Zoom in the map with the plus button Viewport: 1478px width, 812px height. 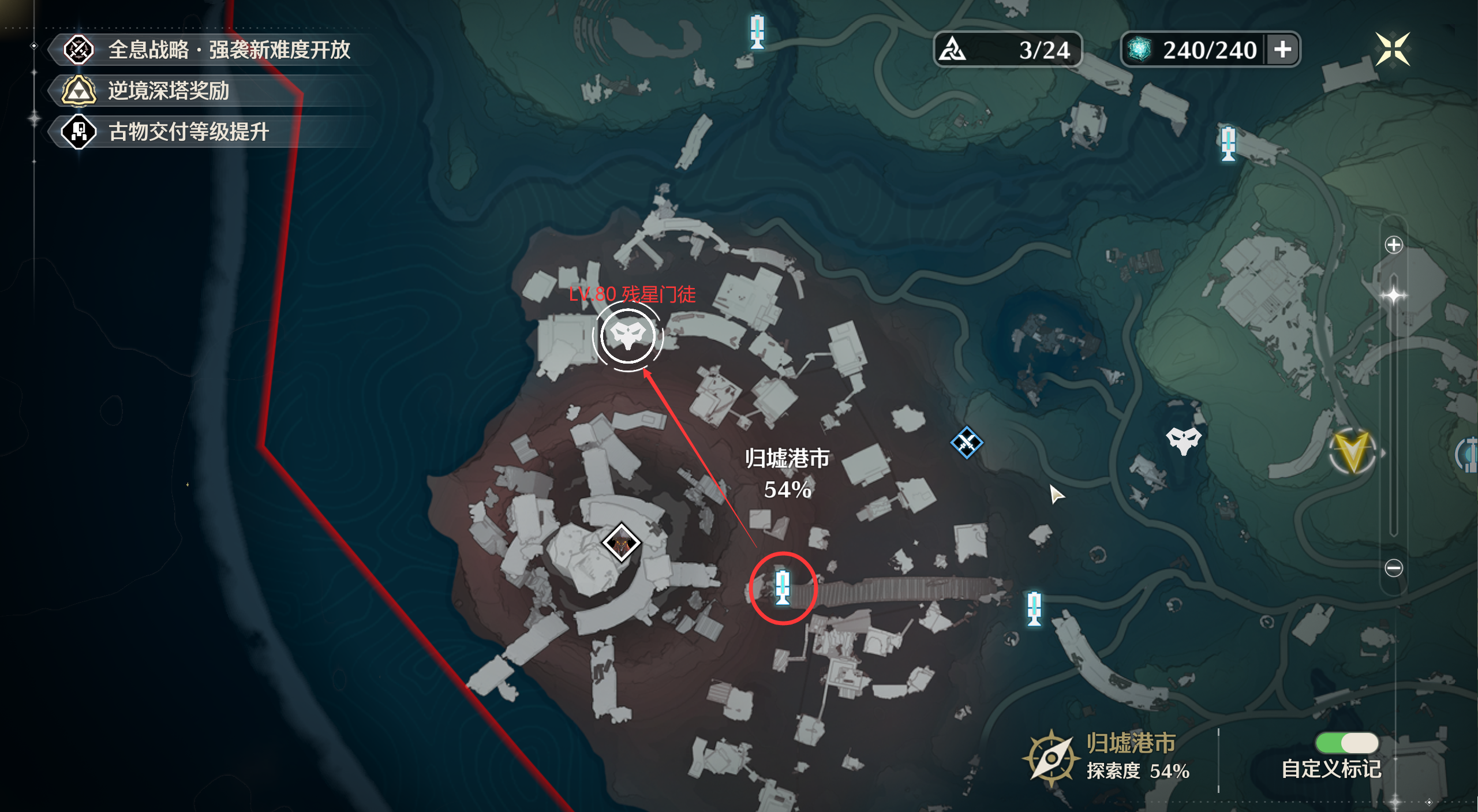pos(1393,245)
